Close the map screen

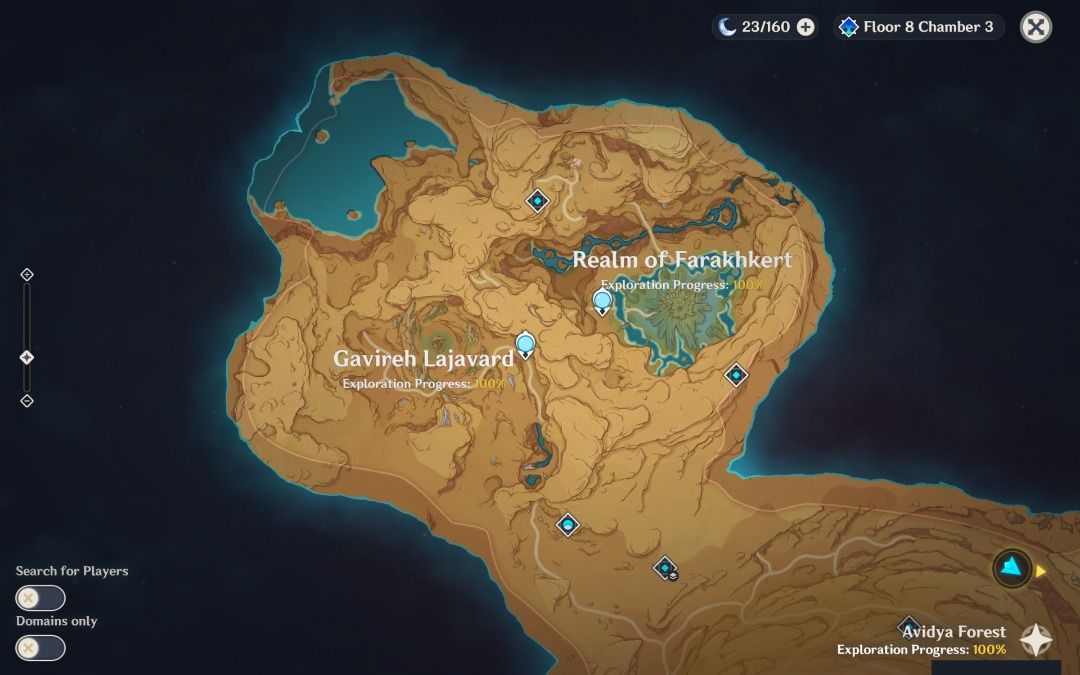1036,27
